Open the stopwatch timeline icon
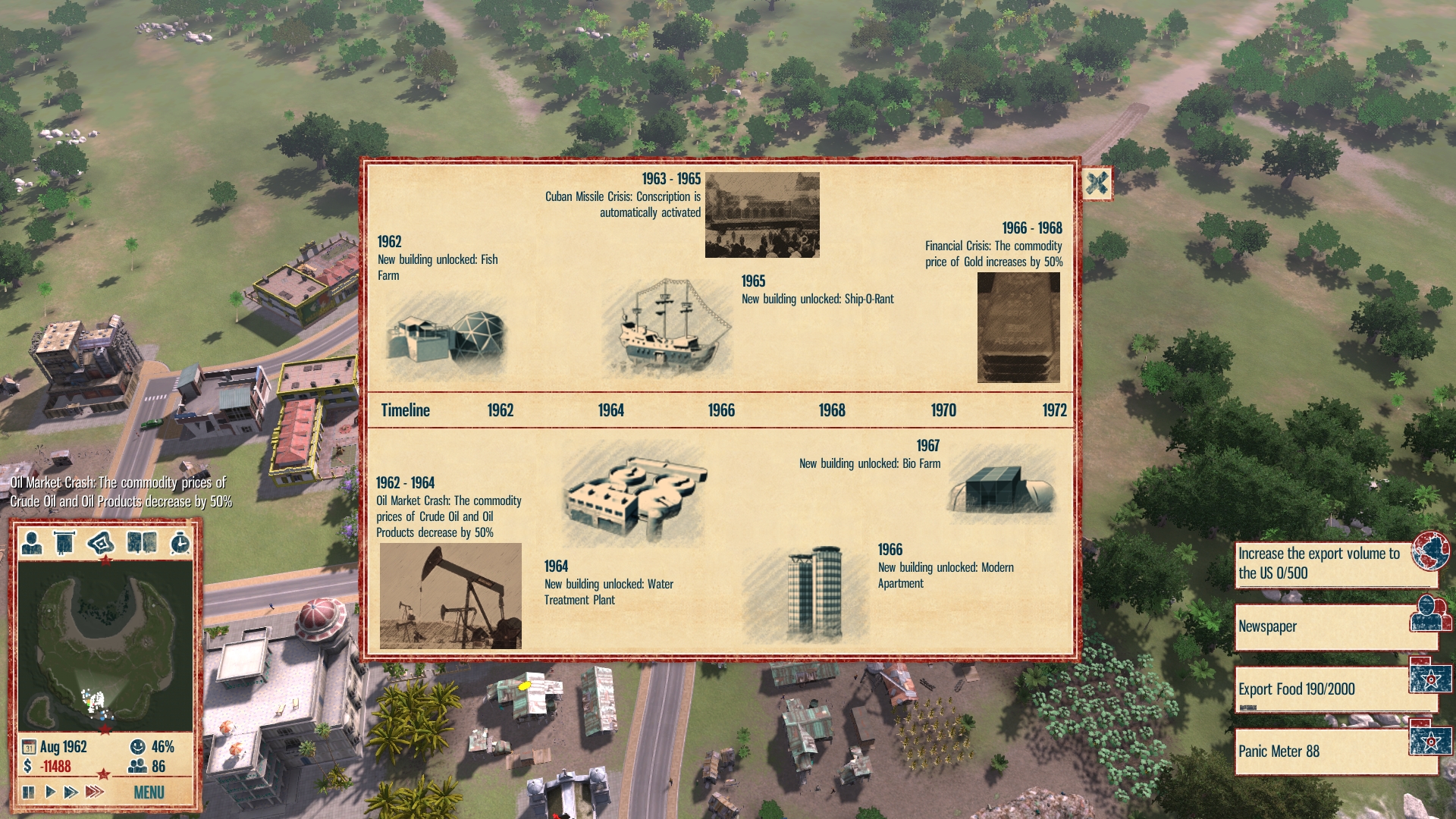1456x819 pixels. point(180,543)
